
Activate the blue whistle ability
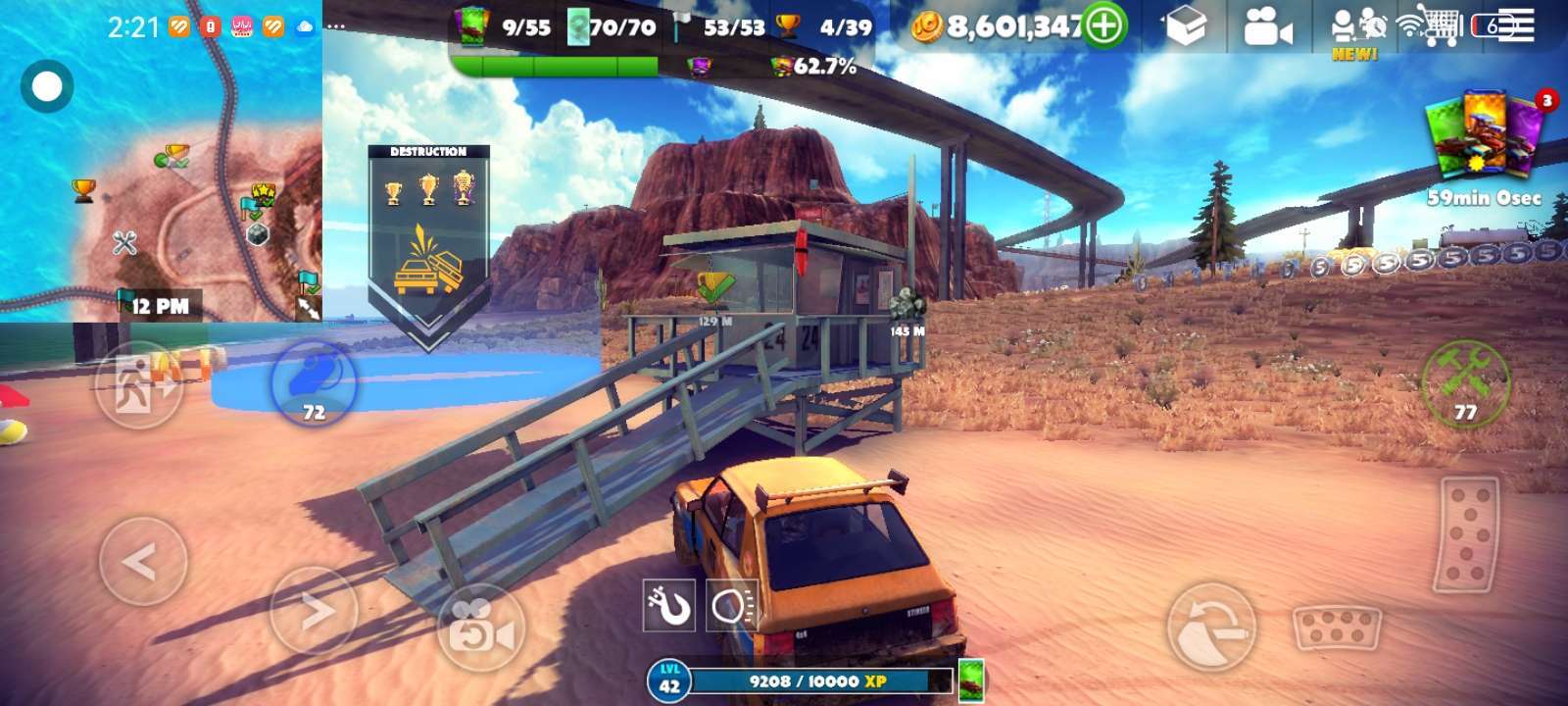314,383
